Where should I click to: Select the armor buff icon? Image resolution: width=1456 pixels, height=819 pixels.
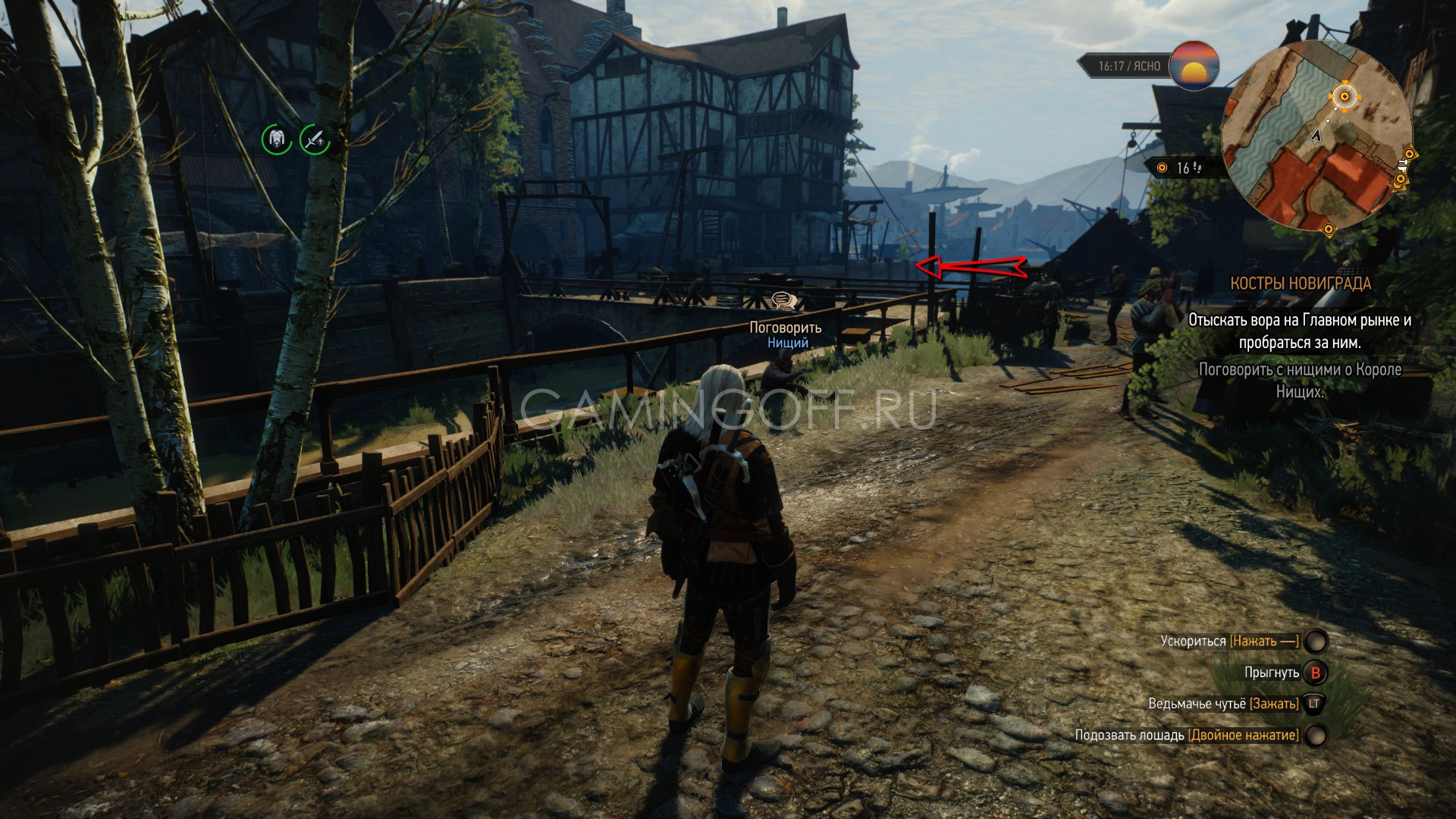(x=277, y=140)
